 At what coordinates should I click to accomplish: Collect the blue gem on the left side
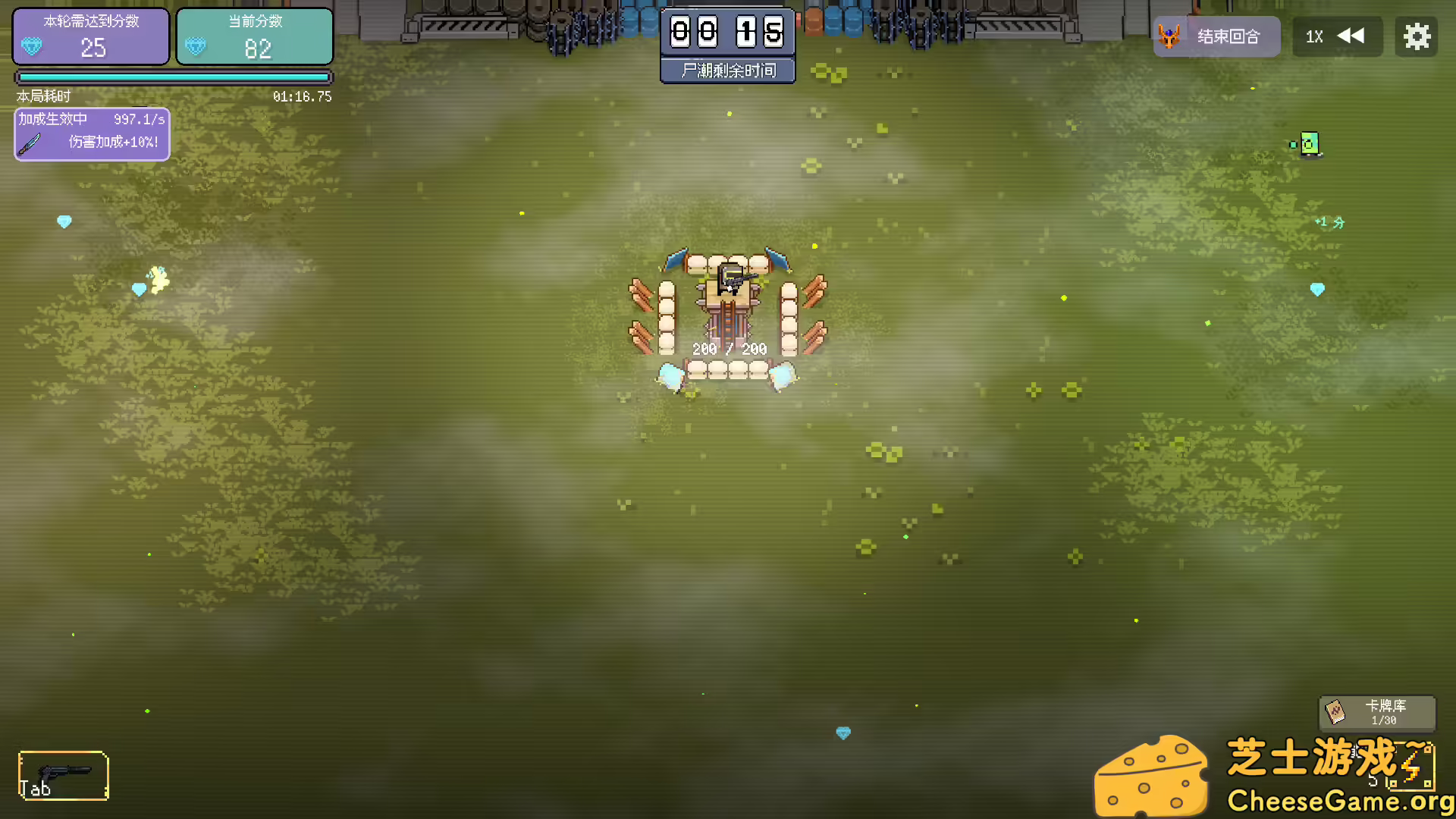tap(64, 221)
